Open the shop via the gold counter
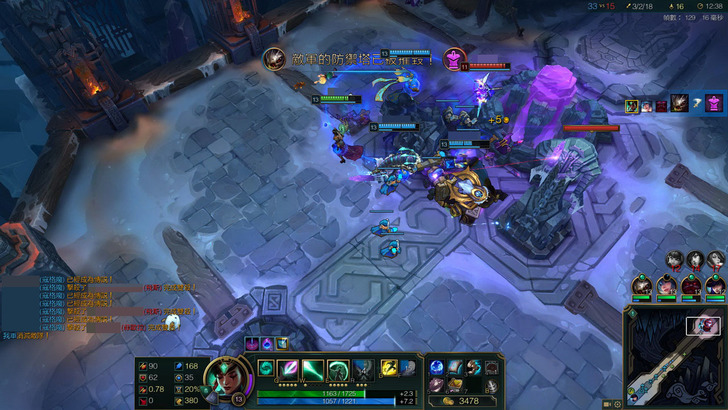 pos(463,401)
